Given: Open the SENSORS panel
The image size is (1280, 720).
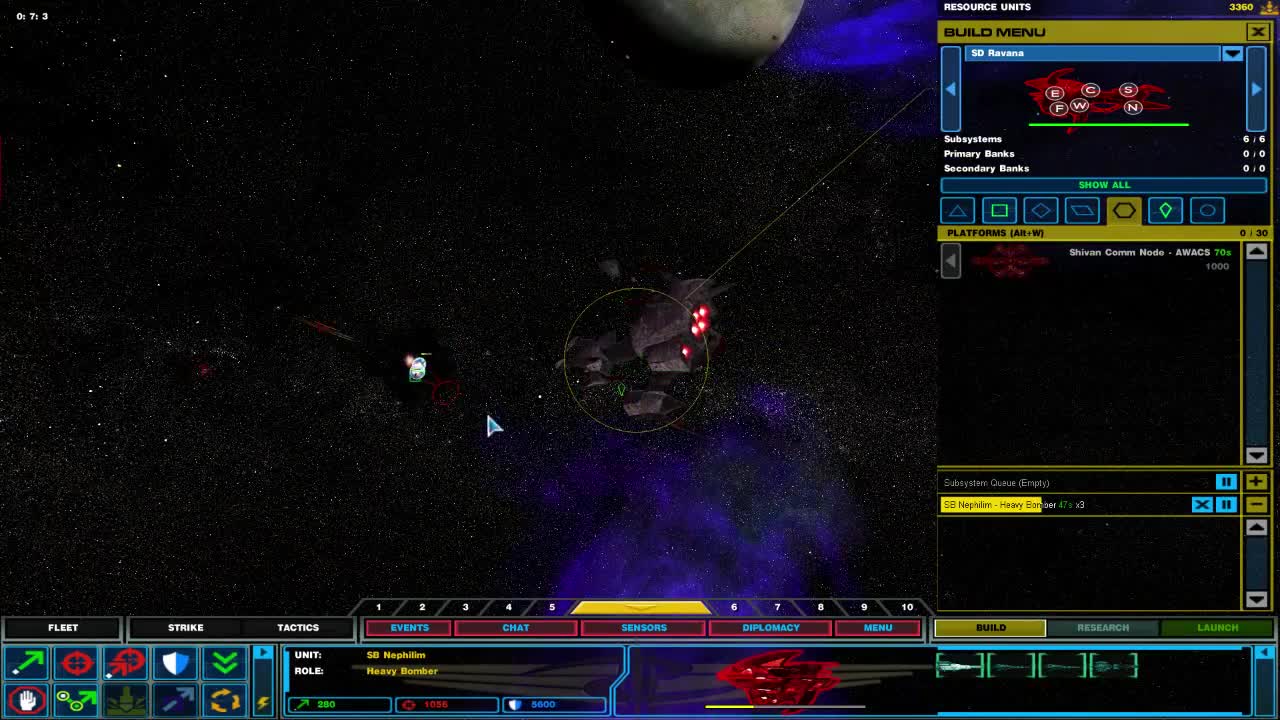Looking at the screenshot, I should (643, 627).
